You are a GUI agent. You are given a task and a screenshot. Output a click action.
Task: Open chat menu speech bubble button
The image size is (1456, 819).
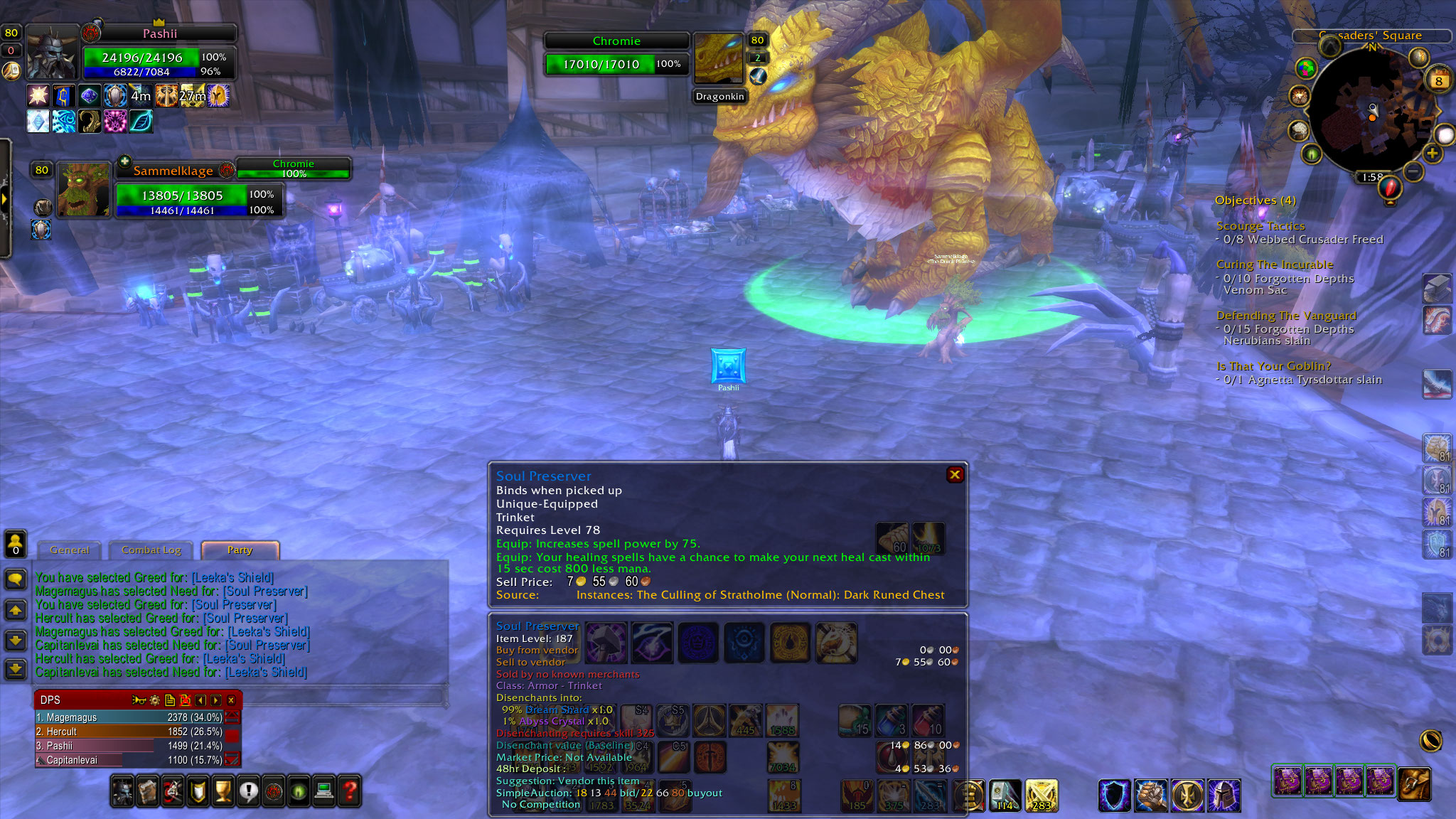tap(16, 579)
